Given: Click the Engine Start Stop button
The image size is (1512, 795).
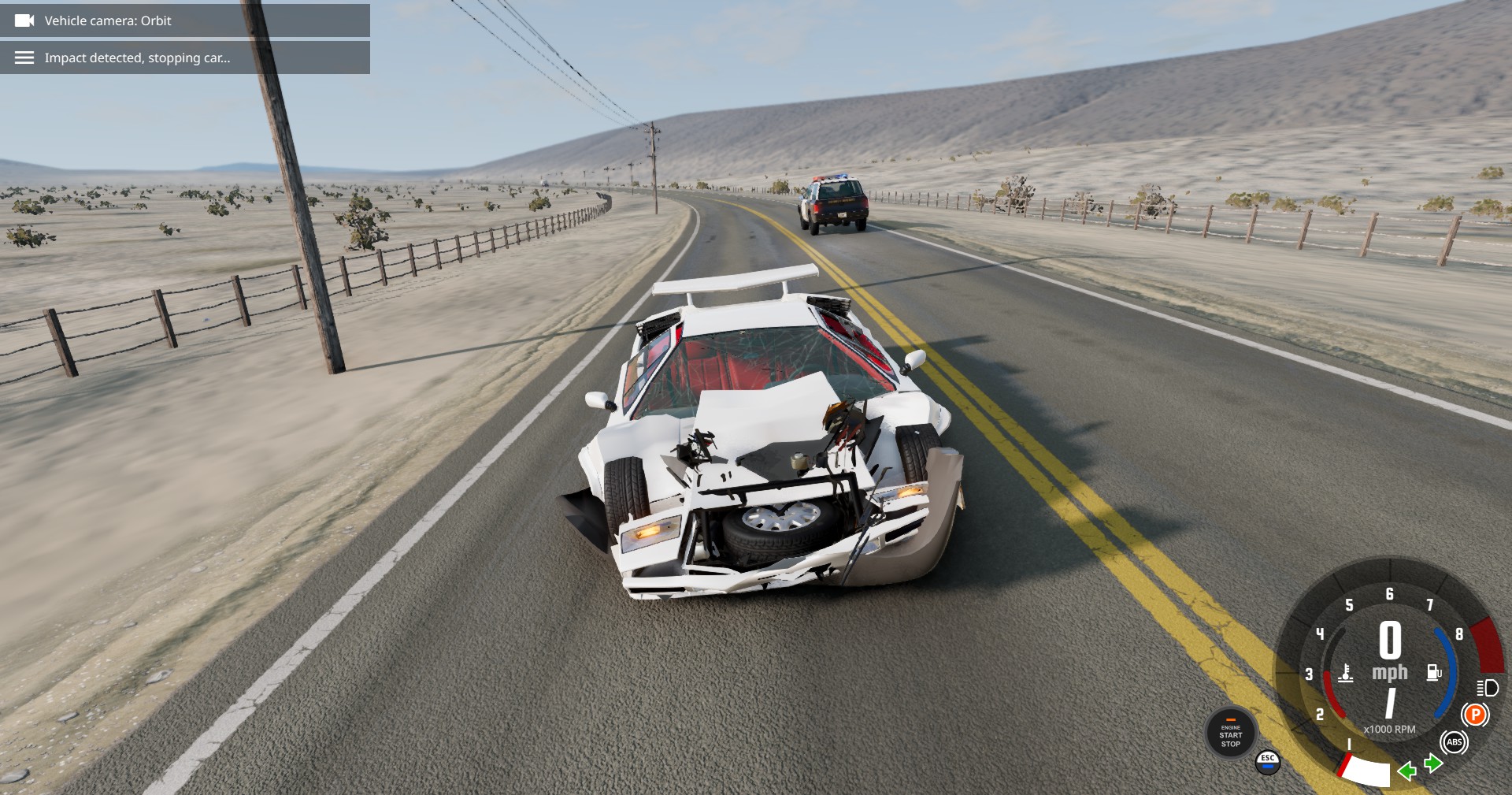Looking at the screenshot, I should (x=1230, y=734).
